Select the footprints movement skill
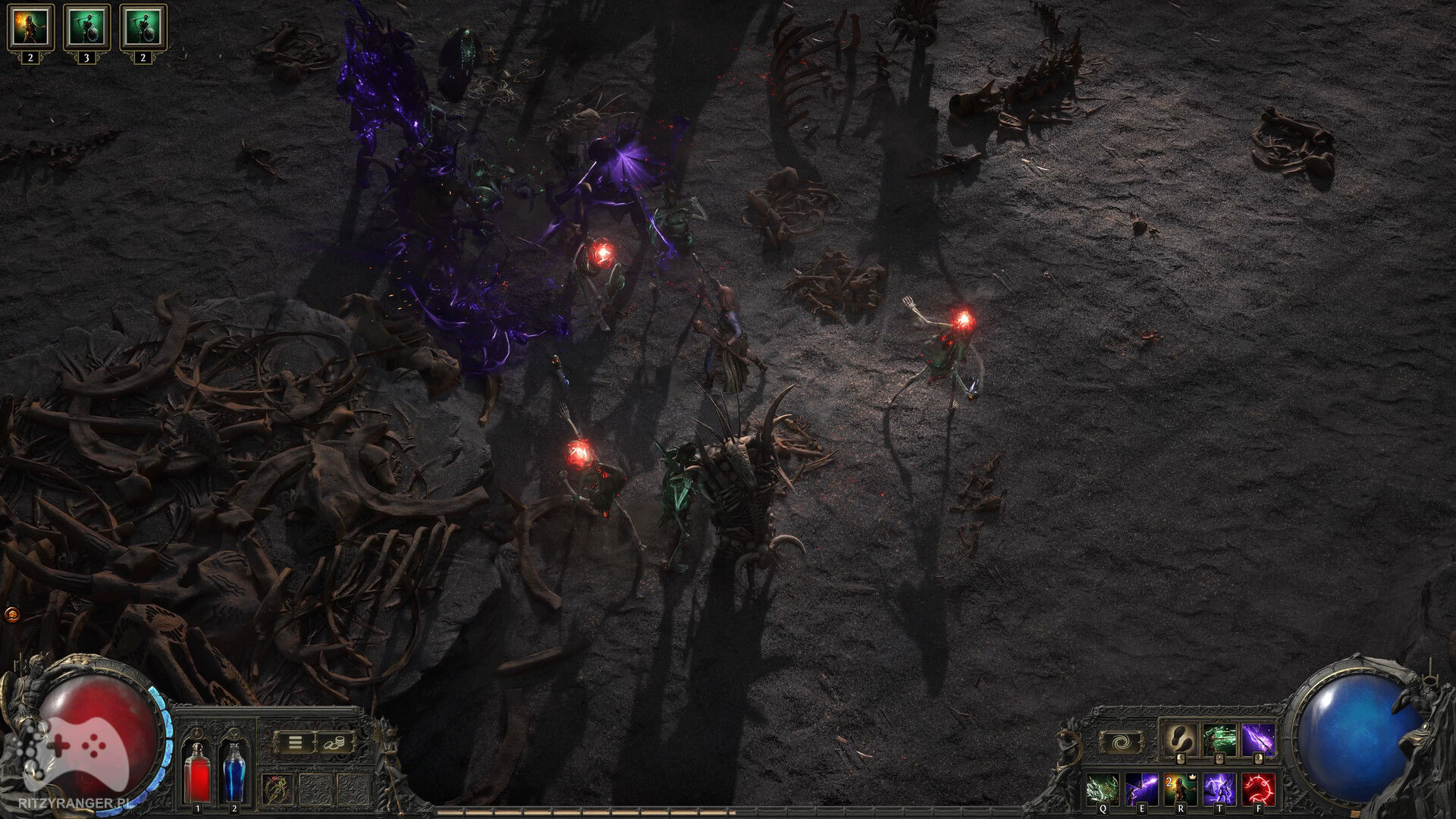The height and width of the screenshot is (819, 1456). click(1180, 739)
